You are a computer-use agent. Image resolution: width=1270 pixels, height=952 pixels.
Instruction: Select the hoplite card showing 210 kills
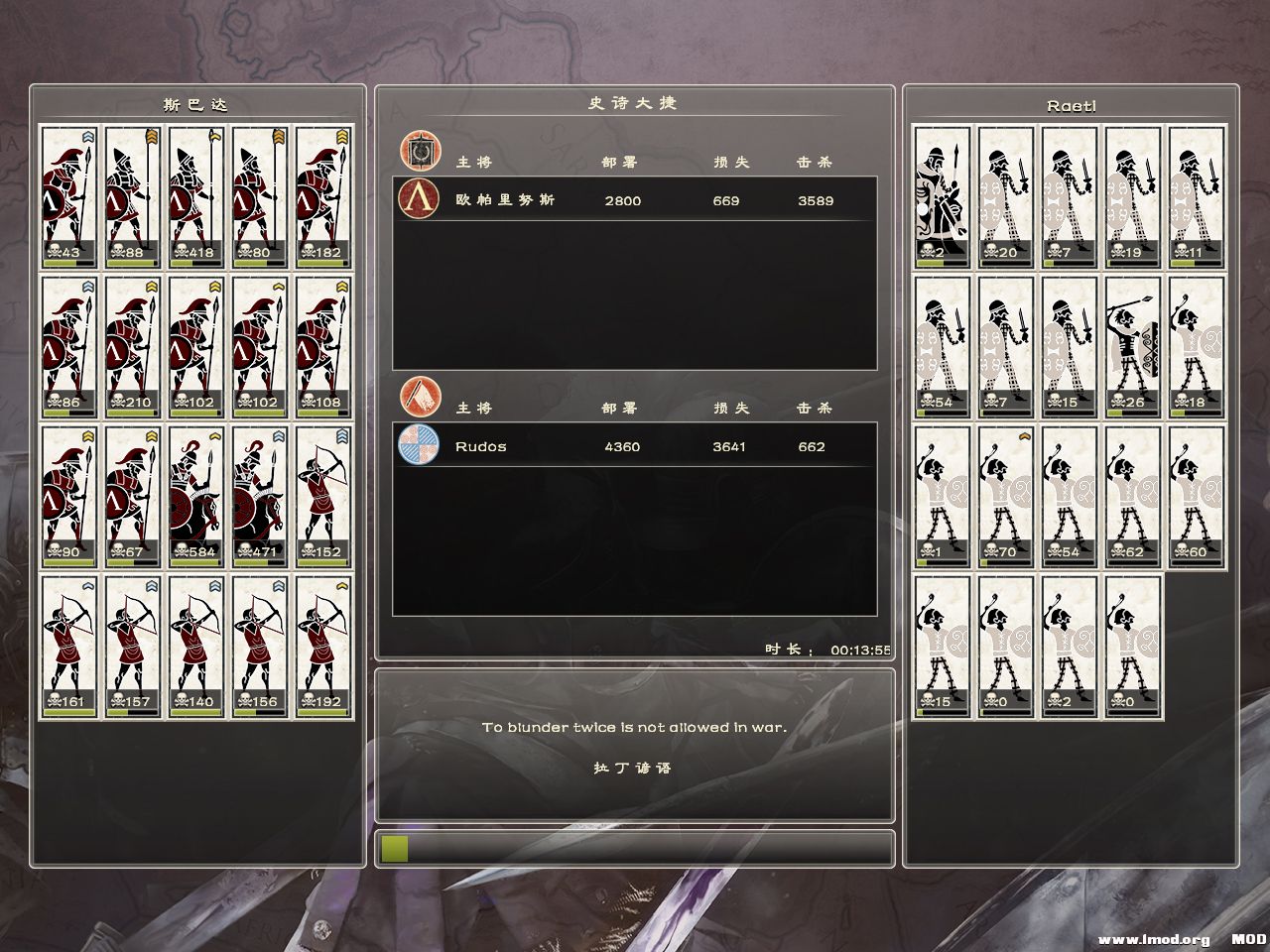(133, 346)
